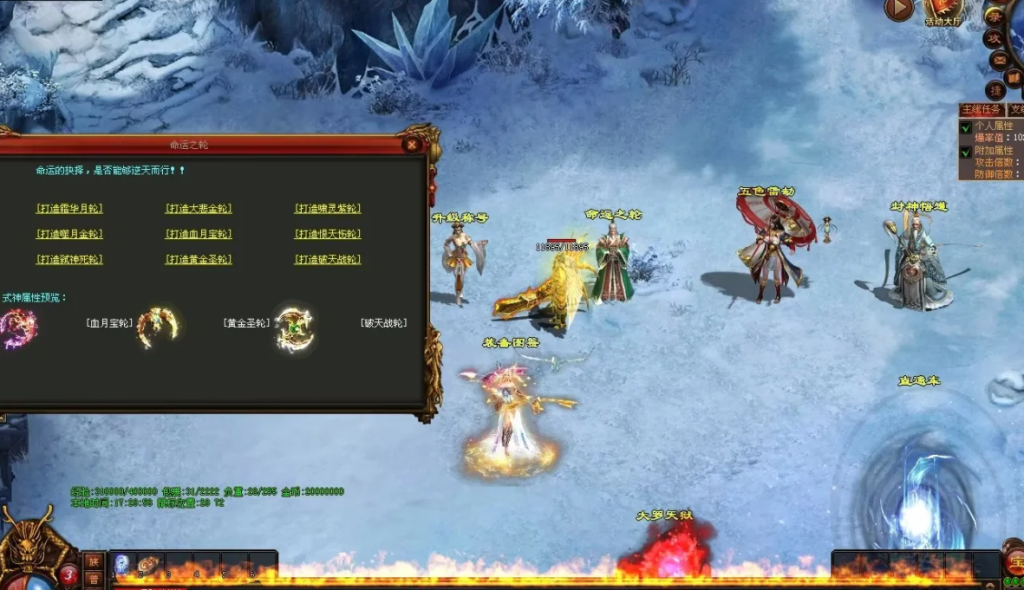Close the 命运之轮 dialog window
The image size is (1024, 590).
point(411,145)
